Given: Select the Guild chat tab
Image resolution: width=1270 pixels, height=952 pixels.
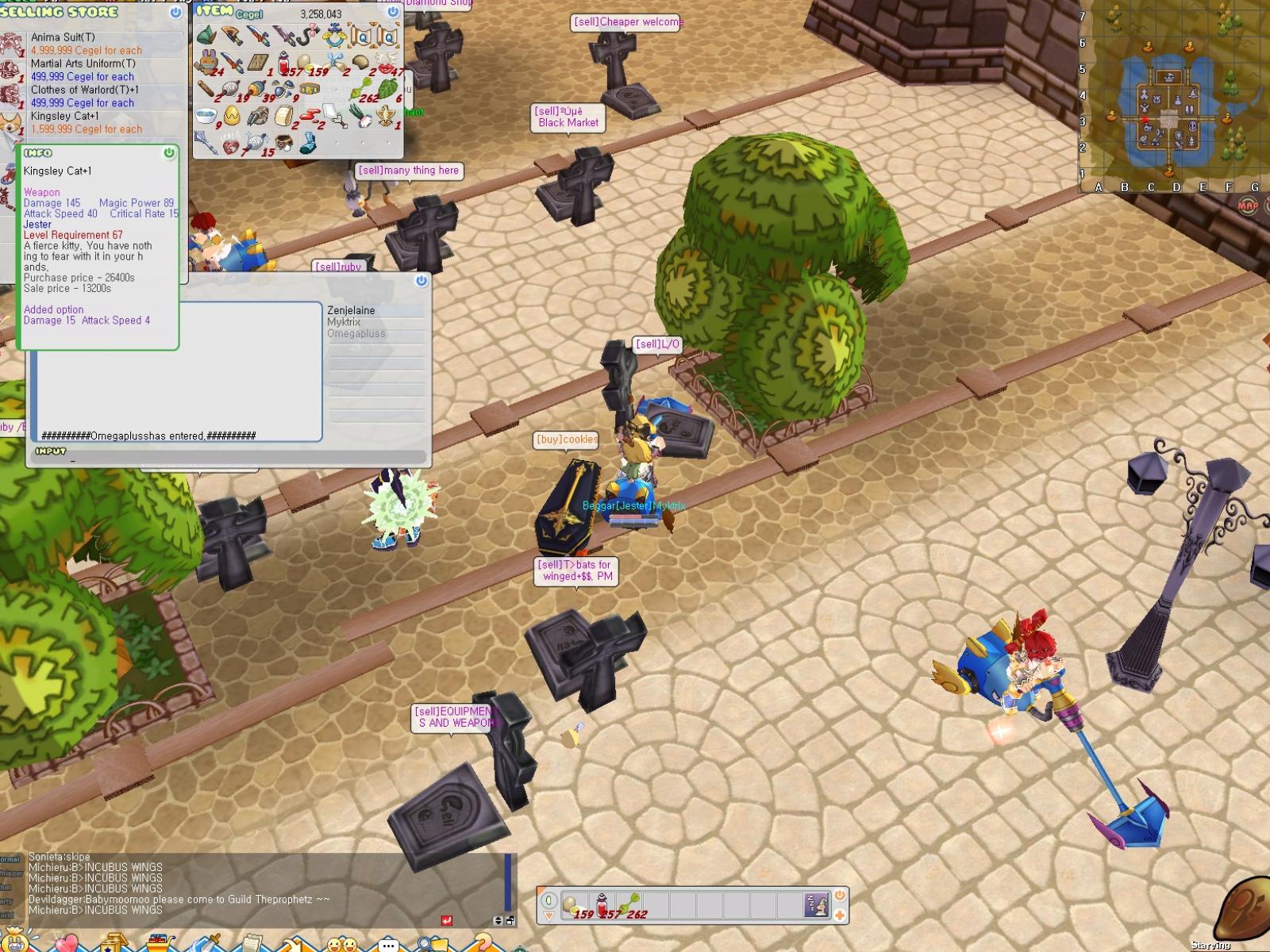Looking at the screenshot, I should (6, 915).
